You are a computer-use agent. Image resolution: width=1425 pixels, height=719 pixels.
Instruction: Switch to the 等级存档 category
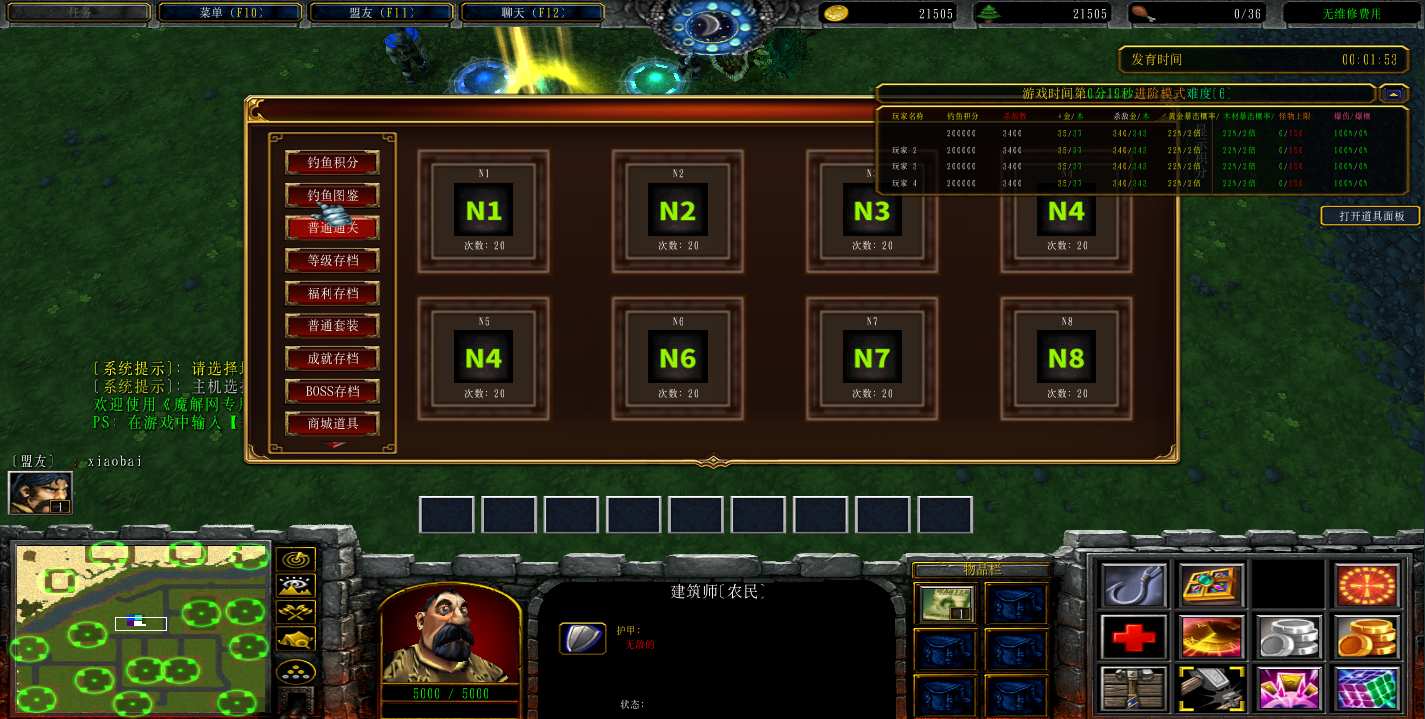[x=333, y=260]
